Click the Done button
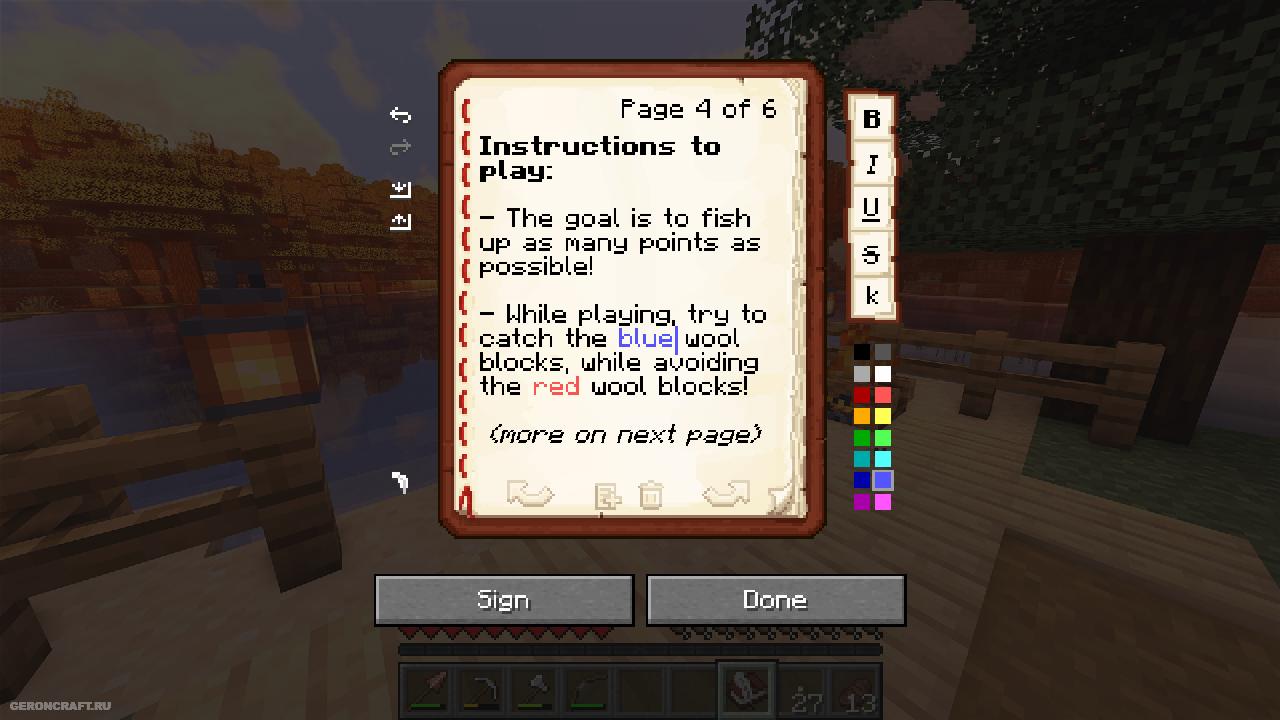1280x720 pixels. point(775,600)
